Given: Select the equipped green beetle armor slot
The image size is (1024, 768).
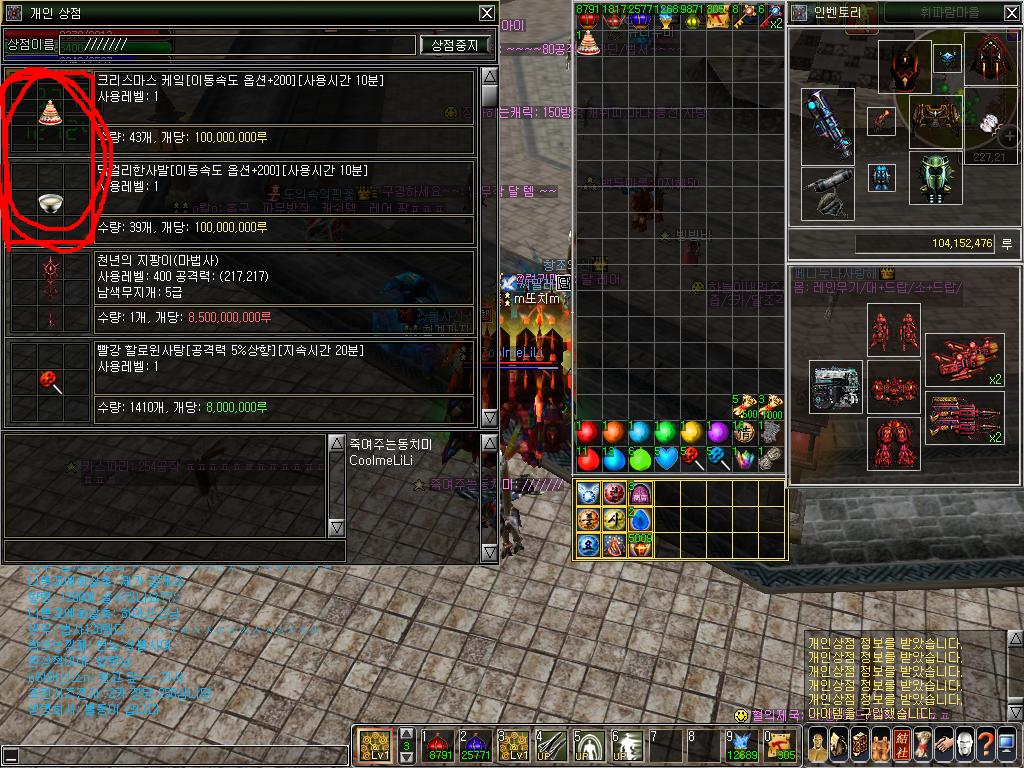Looking at the screenshot, I should pyautogui.click(x=935, y=177).
